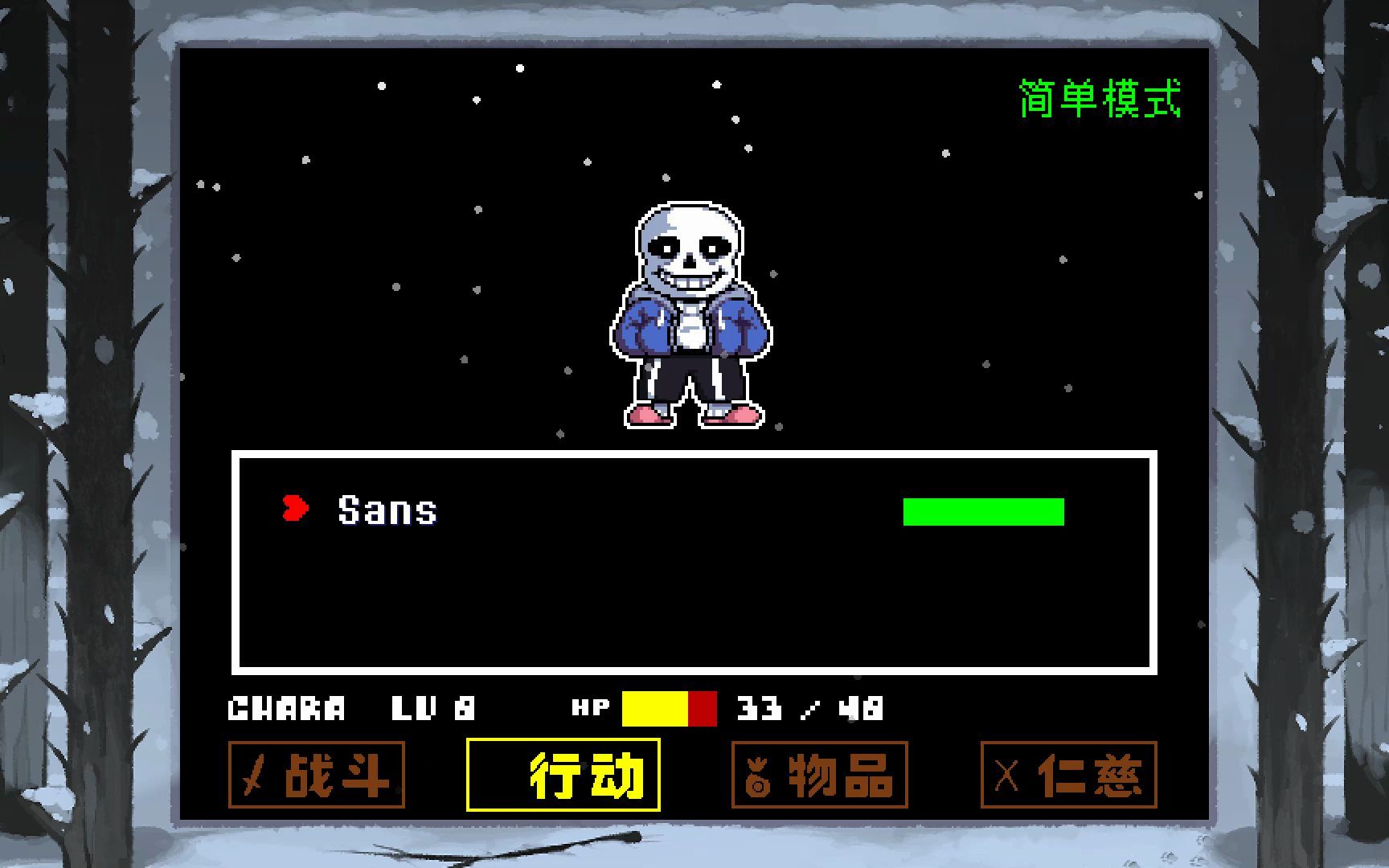The width and height of the screenshot is (1389, 868).
Task: Click the red heart cursor next to Sans
Action: click(x=294, y=508)
